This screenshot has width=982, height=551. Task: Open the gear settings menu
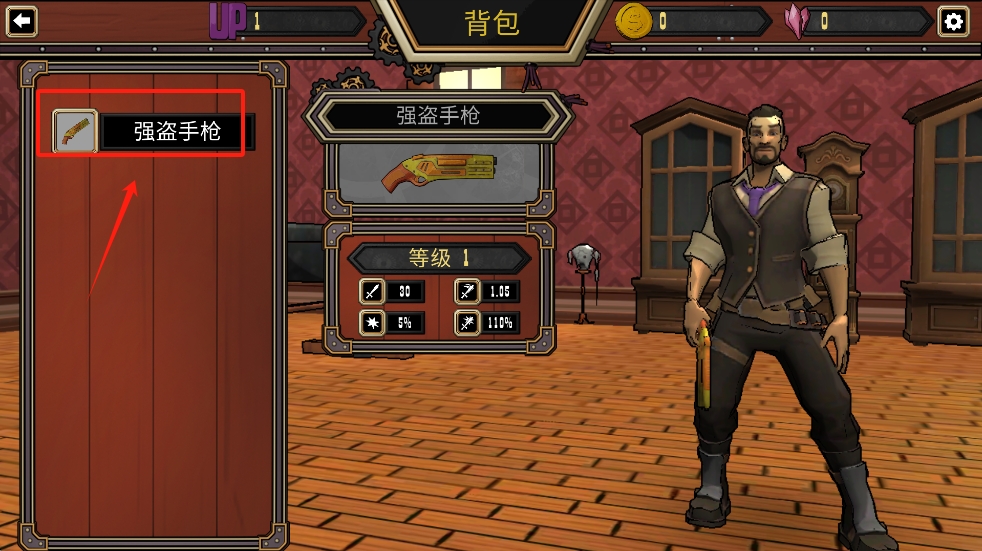click(x=953, y=21)
